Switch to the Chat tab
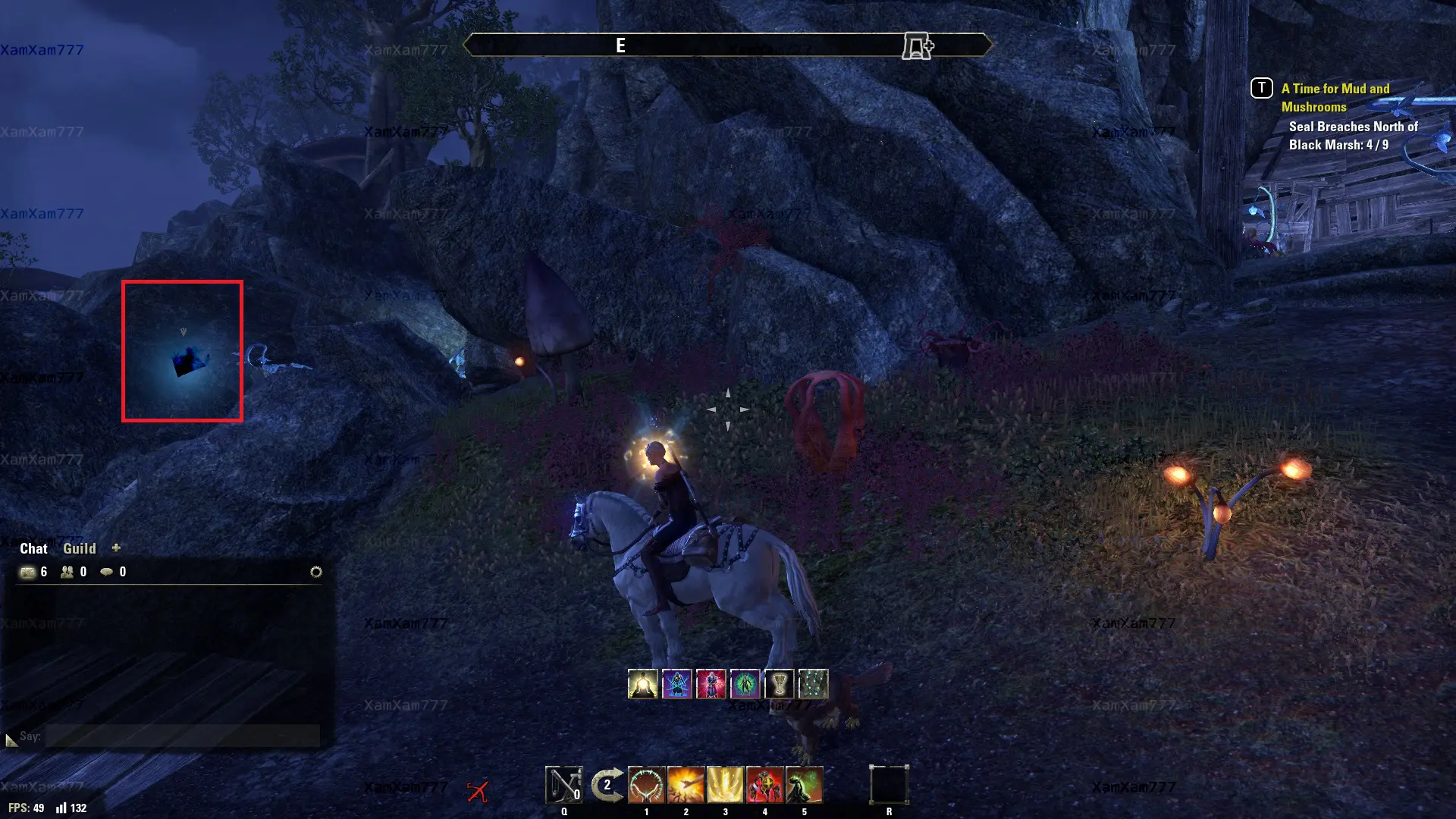Screen dimensions: 1456x819 [33, 548]
